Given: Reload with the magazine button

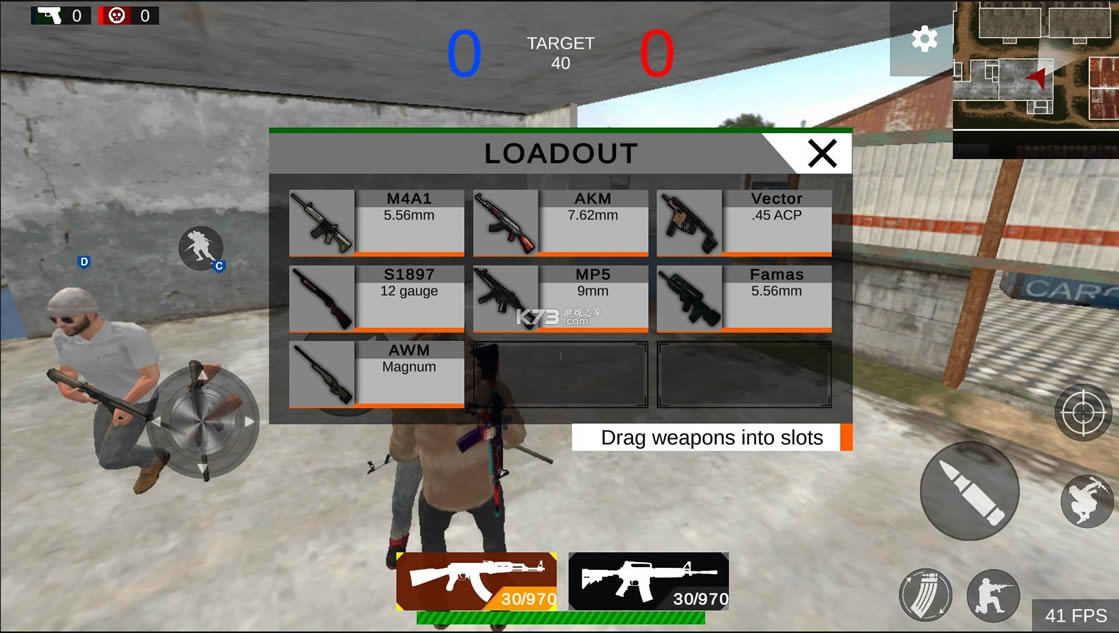Looking at the screenshot, I should tap(925, 595).
